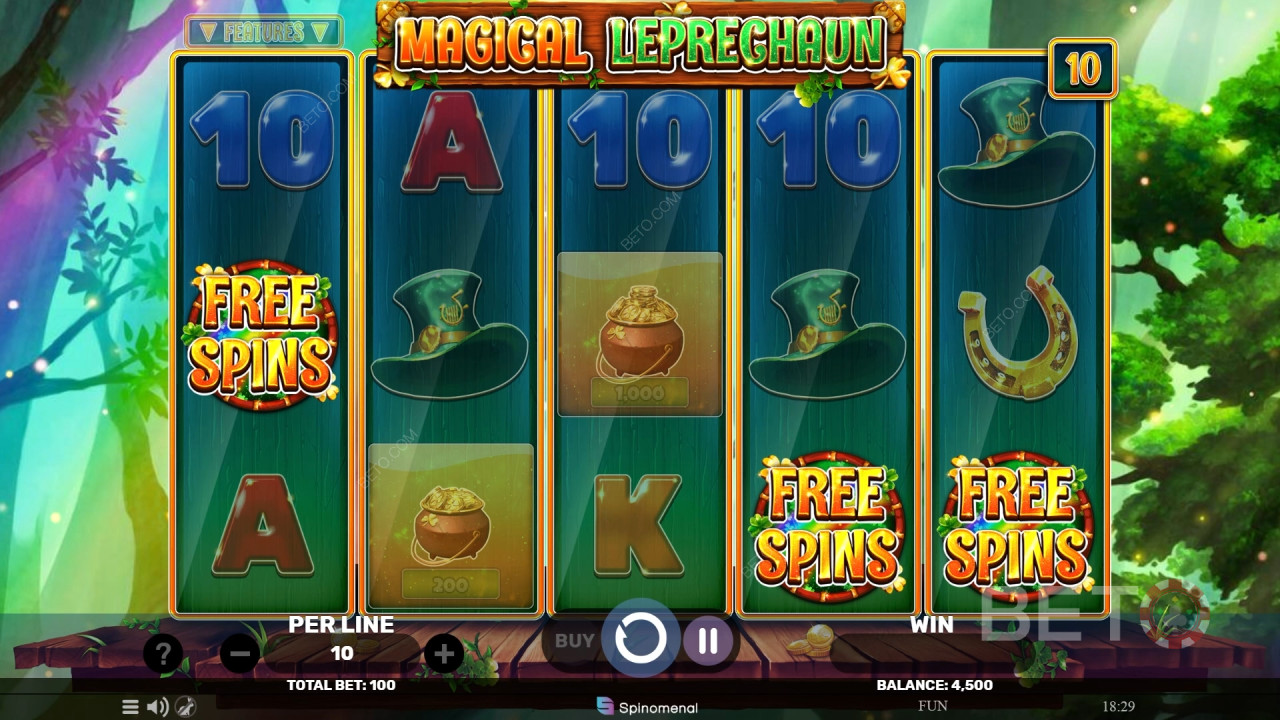Toggle the round icon beside the speaker

(185, 707)
